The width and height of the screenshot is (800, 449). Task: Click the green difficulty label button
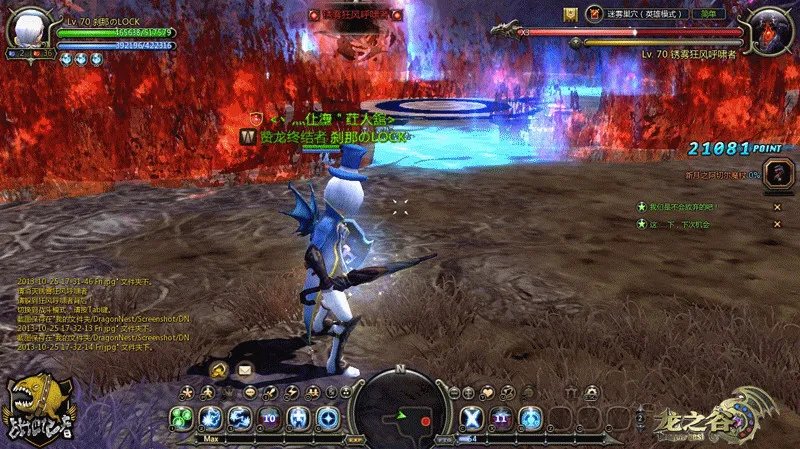click(x=706, y=15)
